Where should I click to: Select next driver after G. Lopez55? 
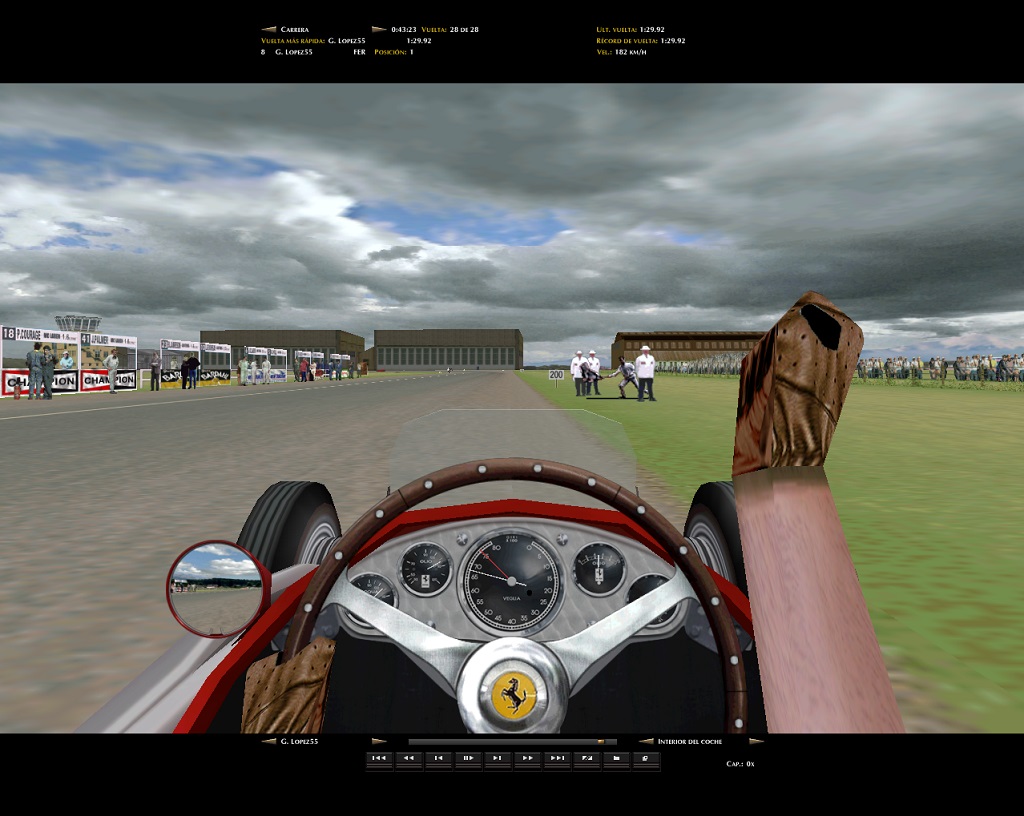379,741
